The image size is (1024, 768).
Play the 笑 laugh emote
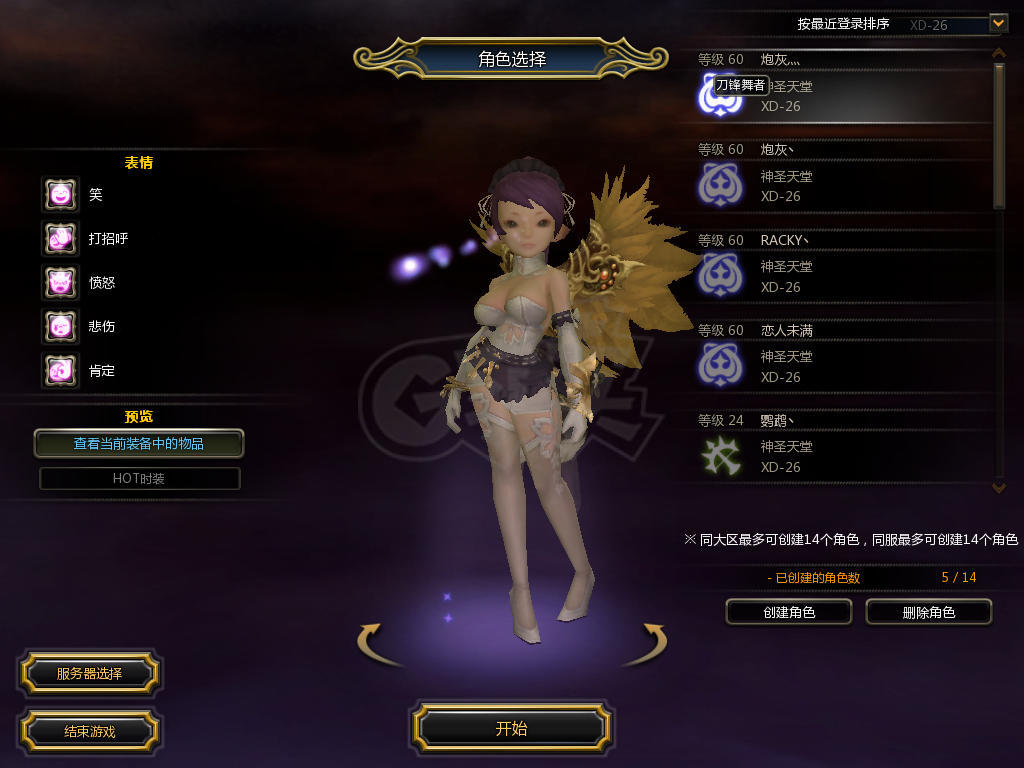[x=60, y=194]
